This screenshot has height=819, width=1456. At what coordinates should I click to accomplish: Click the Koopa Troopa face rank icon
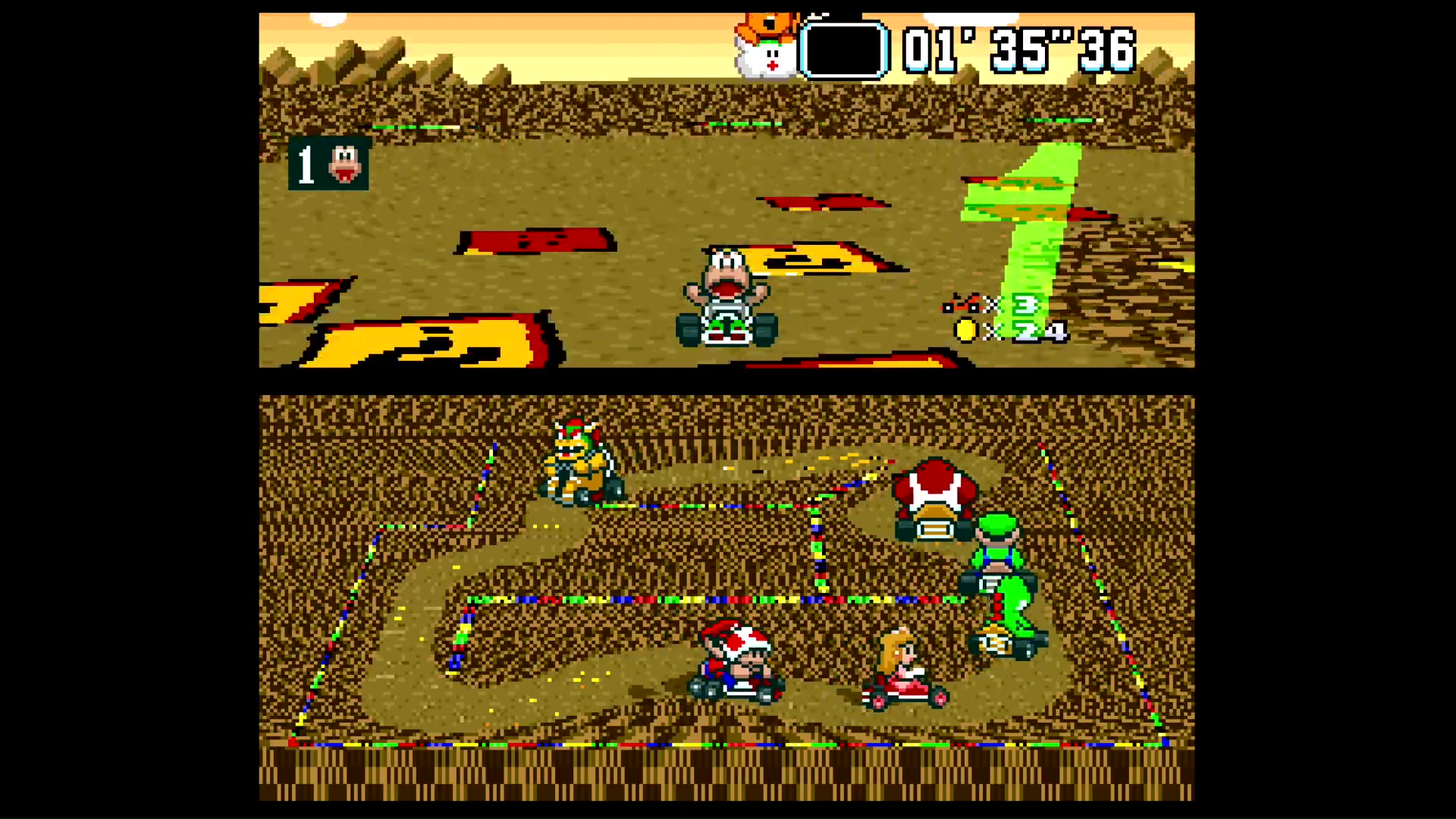345,165
